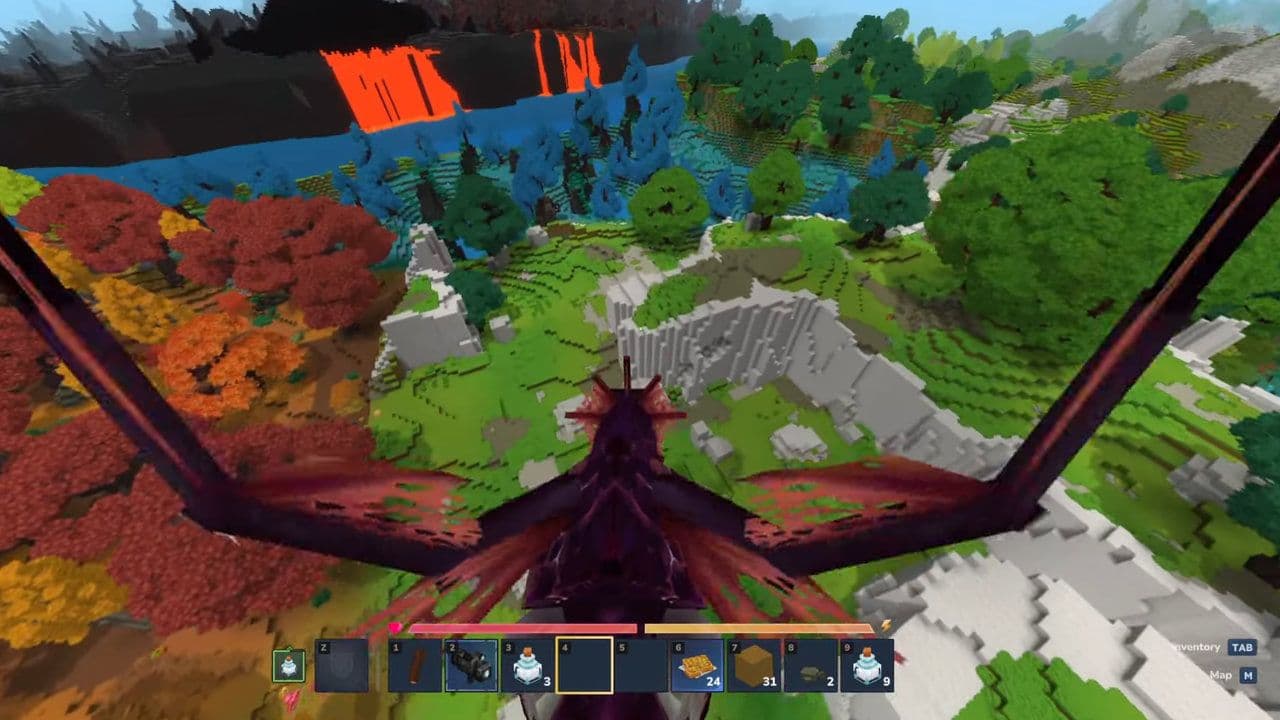Viewport: 1280px width, 720px height.
Task: Click the orange stamina bar
Action: point(759,625)
